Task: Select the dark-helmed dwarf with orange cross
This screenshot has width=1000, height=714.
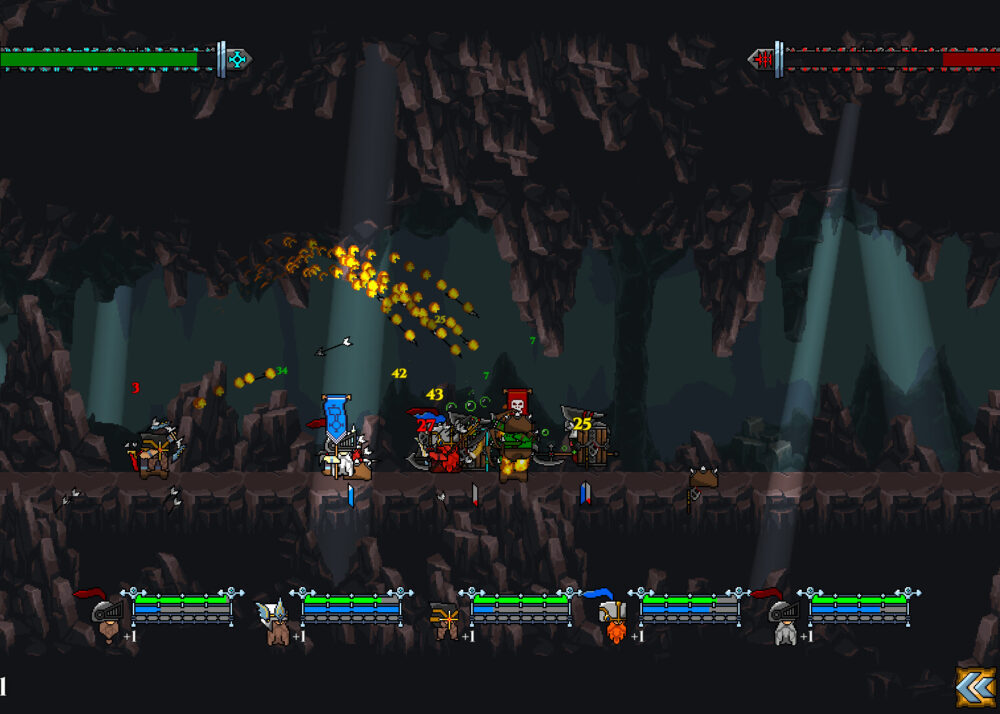Action: pos(445,621)
